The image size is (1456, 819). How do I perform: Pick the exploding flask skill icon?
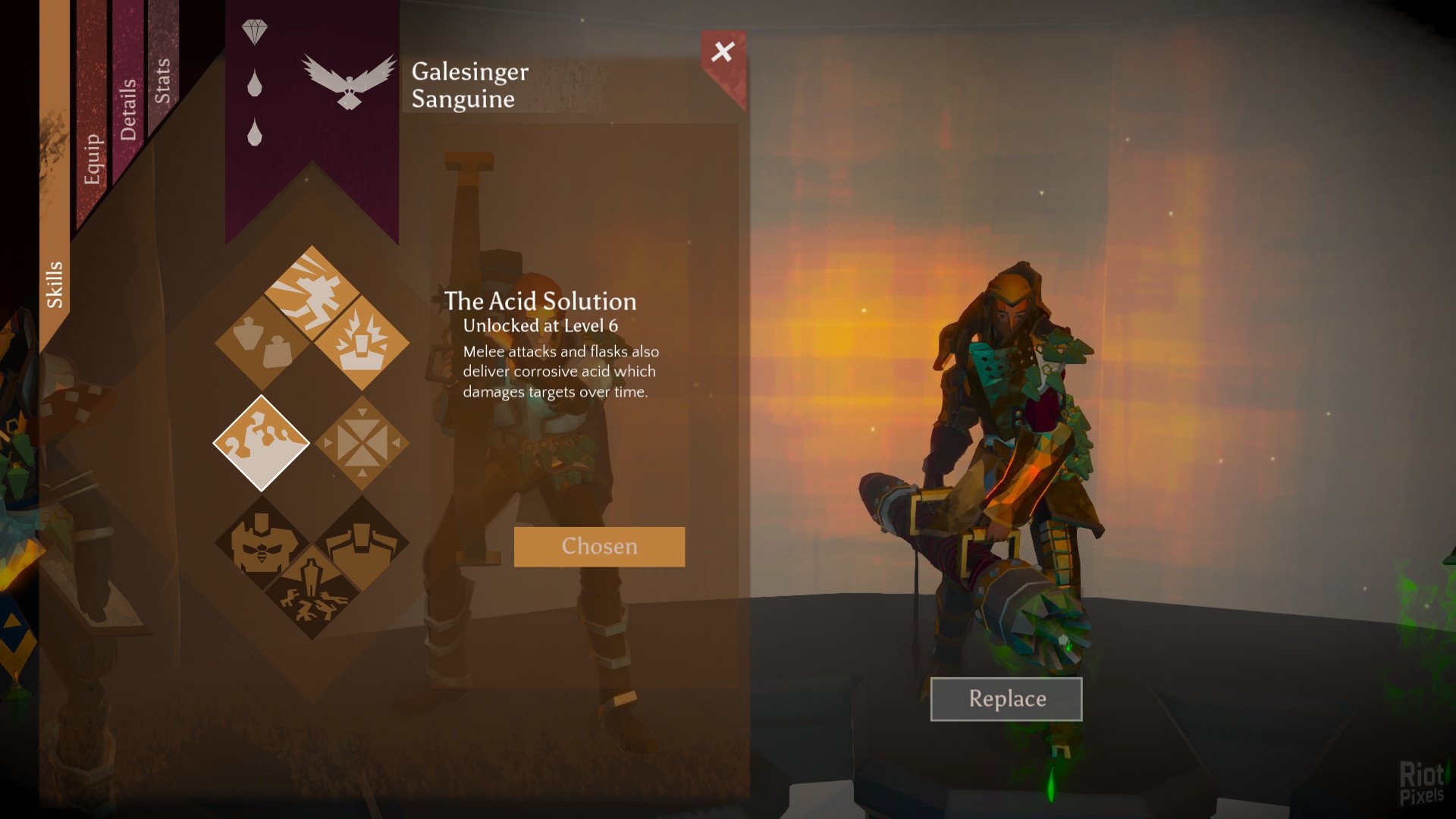pyautogui.click(x=362, y=343)
